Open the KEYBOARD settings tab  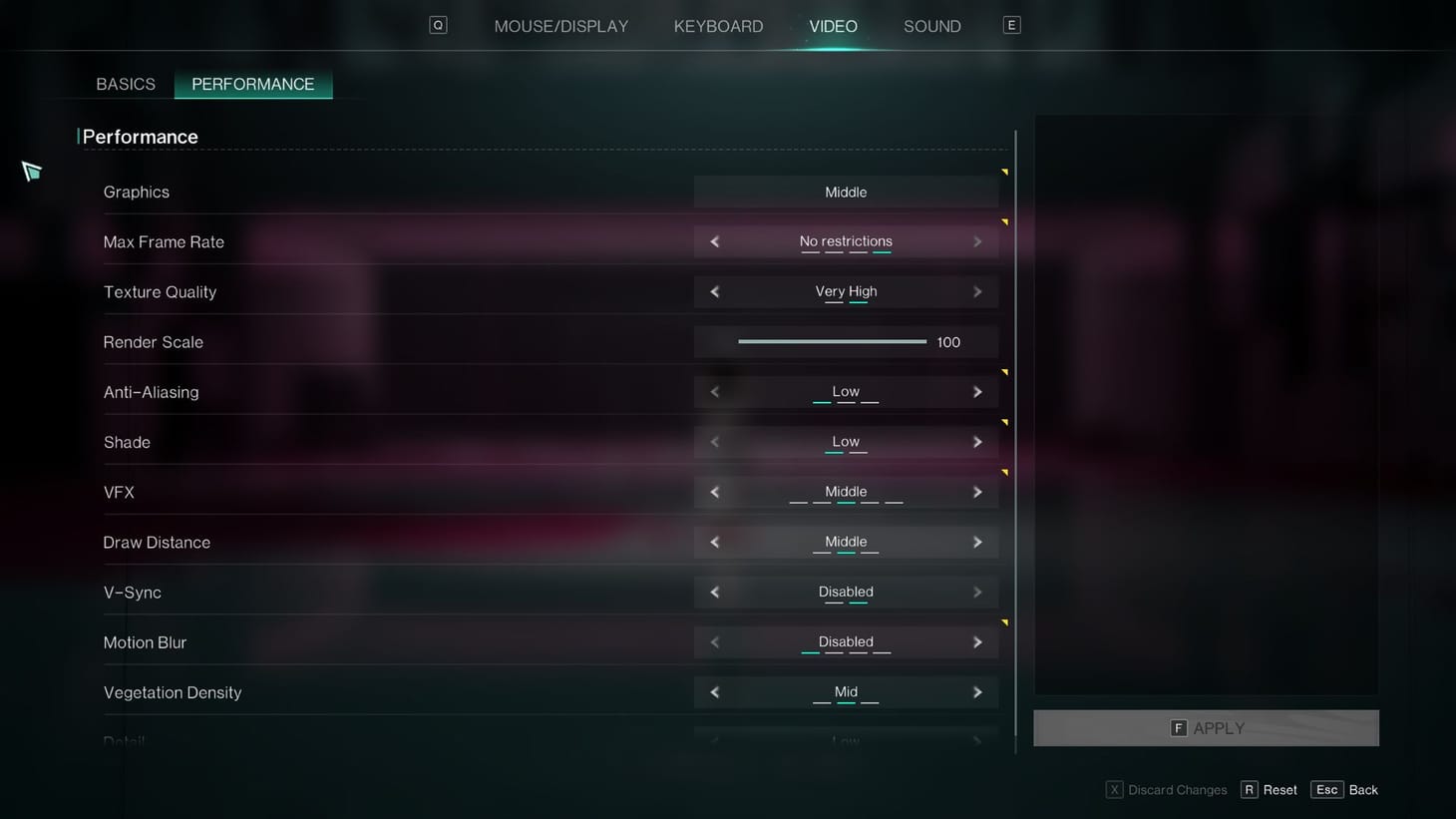[x=718, y=26]
